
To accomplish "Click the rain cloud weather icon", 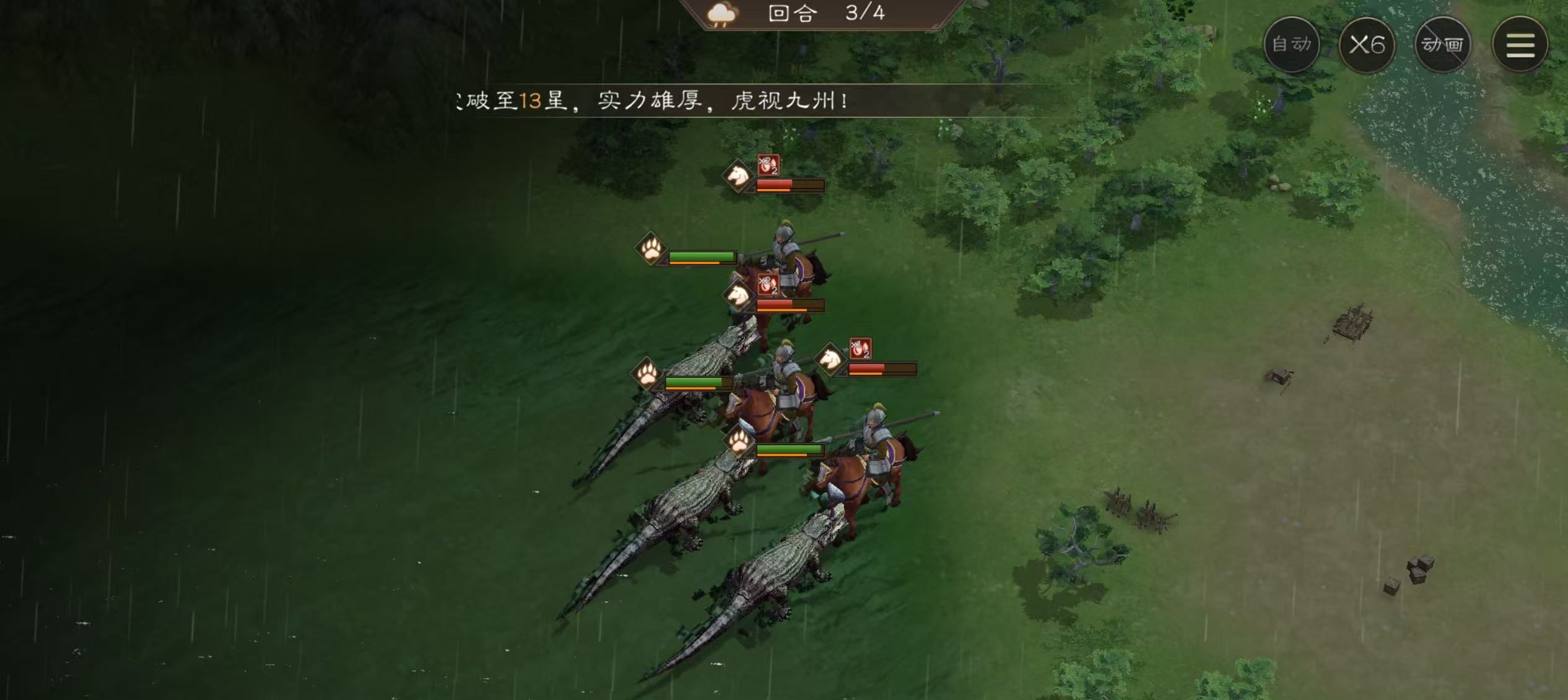I will click(720, 15).
